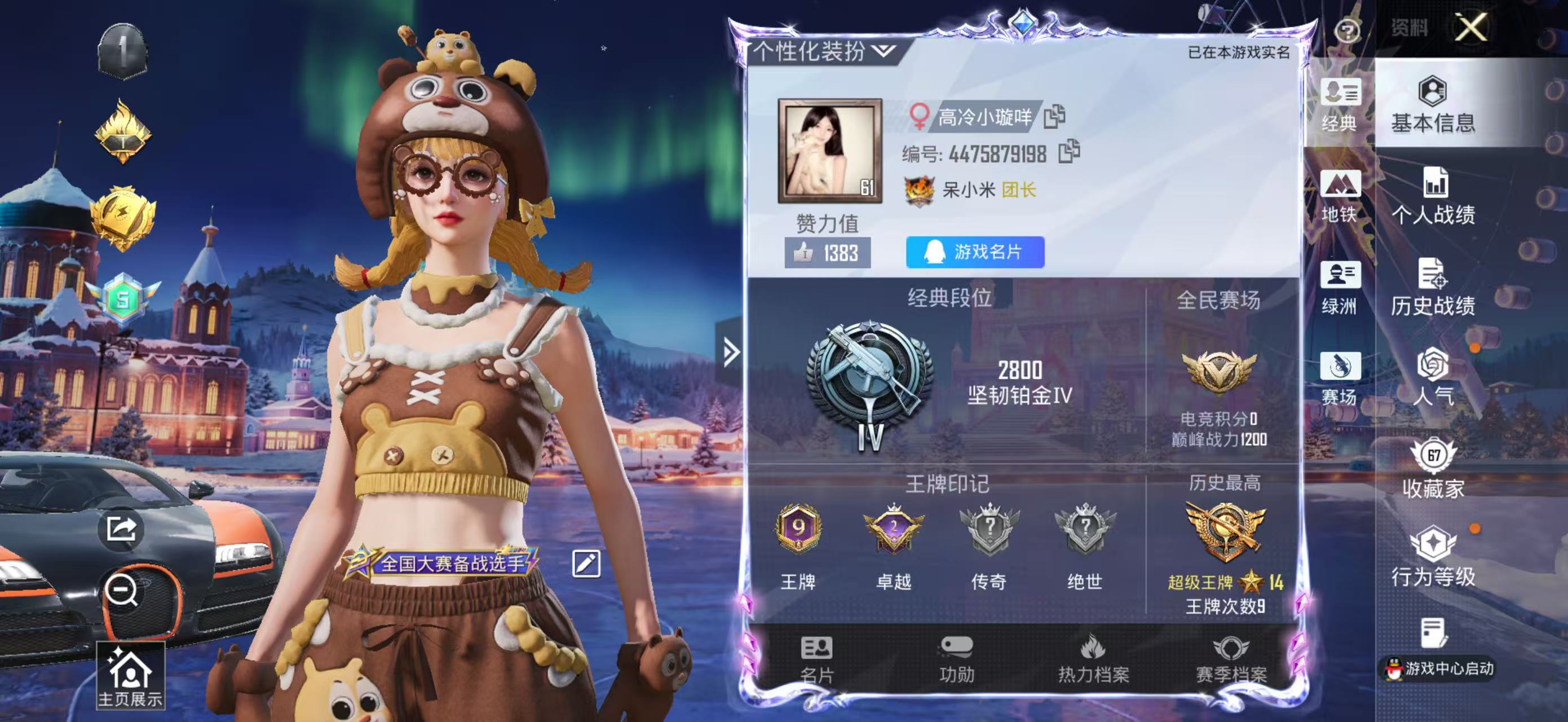Open the 游戏名片 game card button
Image resolution: width=1568 pixels, height=722 pixels.
click(975, 252)
